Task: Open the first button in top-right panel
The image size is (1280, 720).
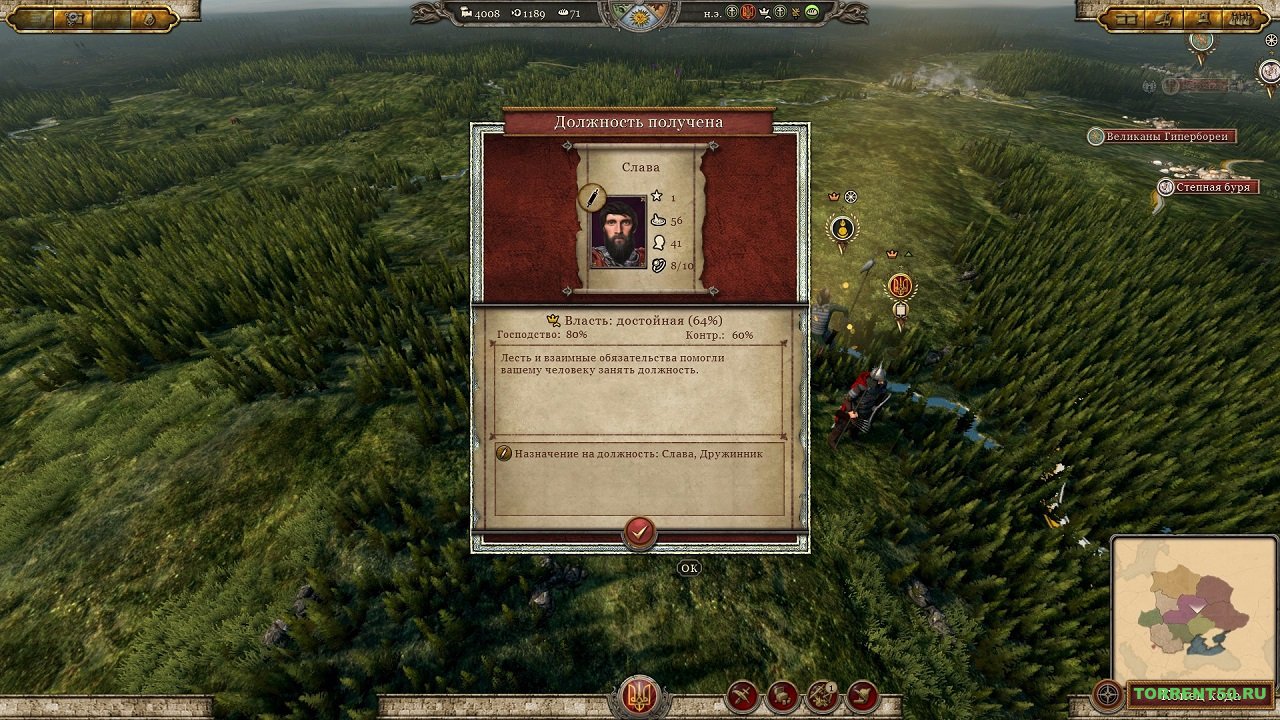Action: point(1126,18)
